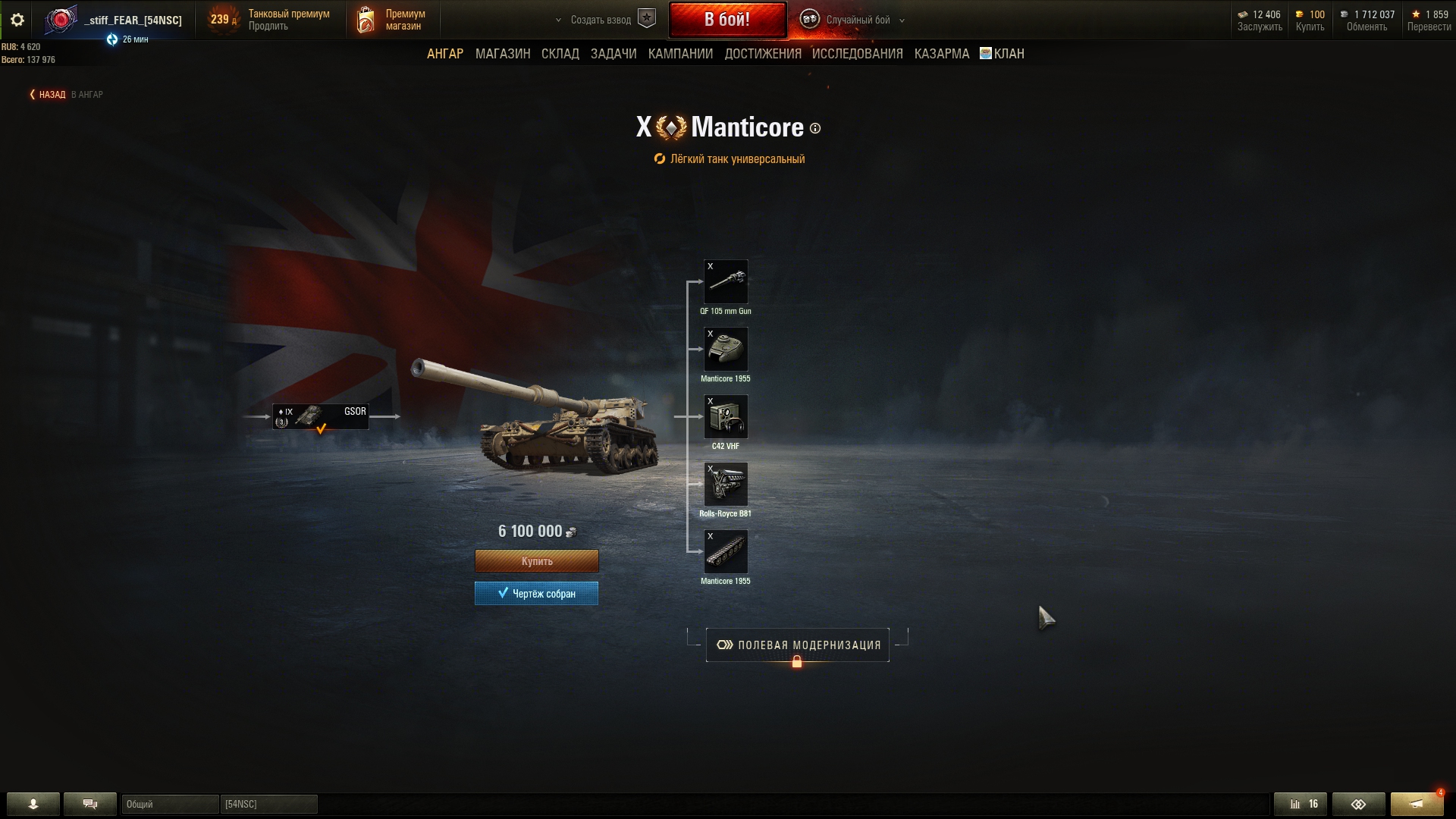Switch to the Склад tab
This screenshot has width=1456, height=819.
pyautogui.click(x=560, y=54)
